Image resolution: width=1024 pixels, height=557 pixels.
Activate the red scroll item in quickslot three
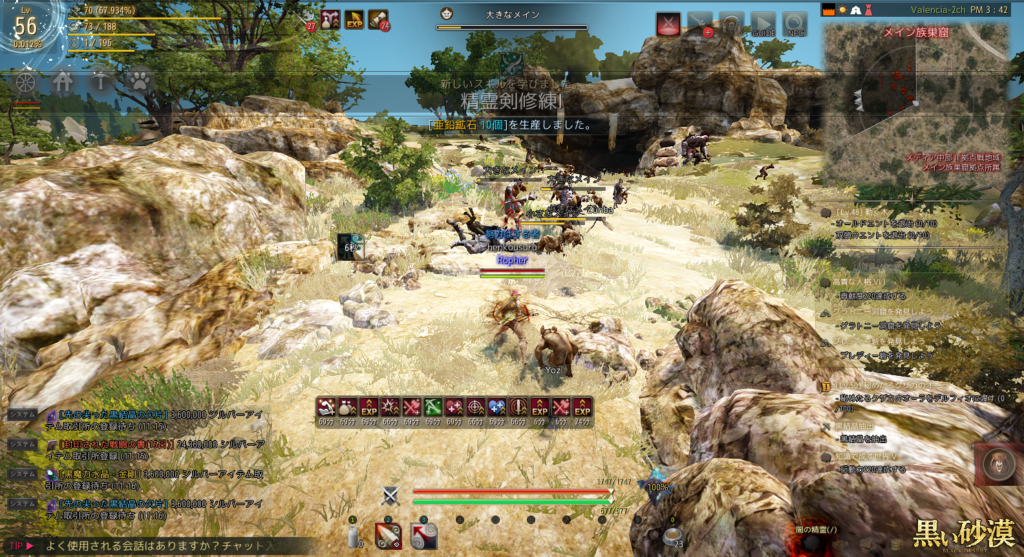pos(423,536)
